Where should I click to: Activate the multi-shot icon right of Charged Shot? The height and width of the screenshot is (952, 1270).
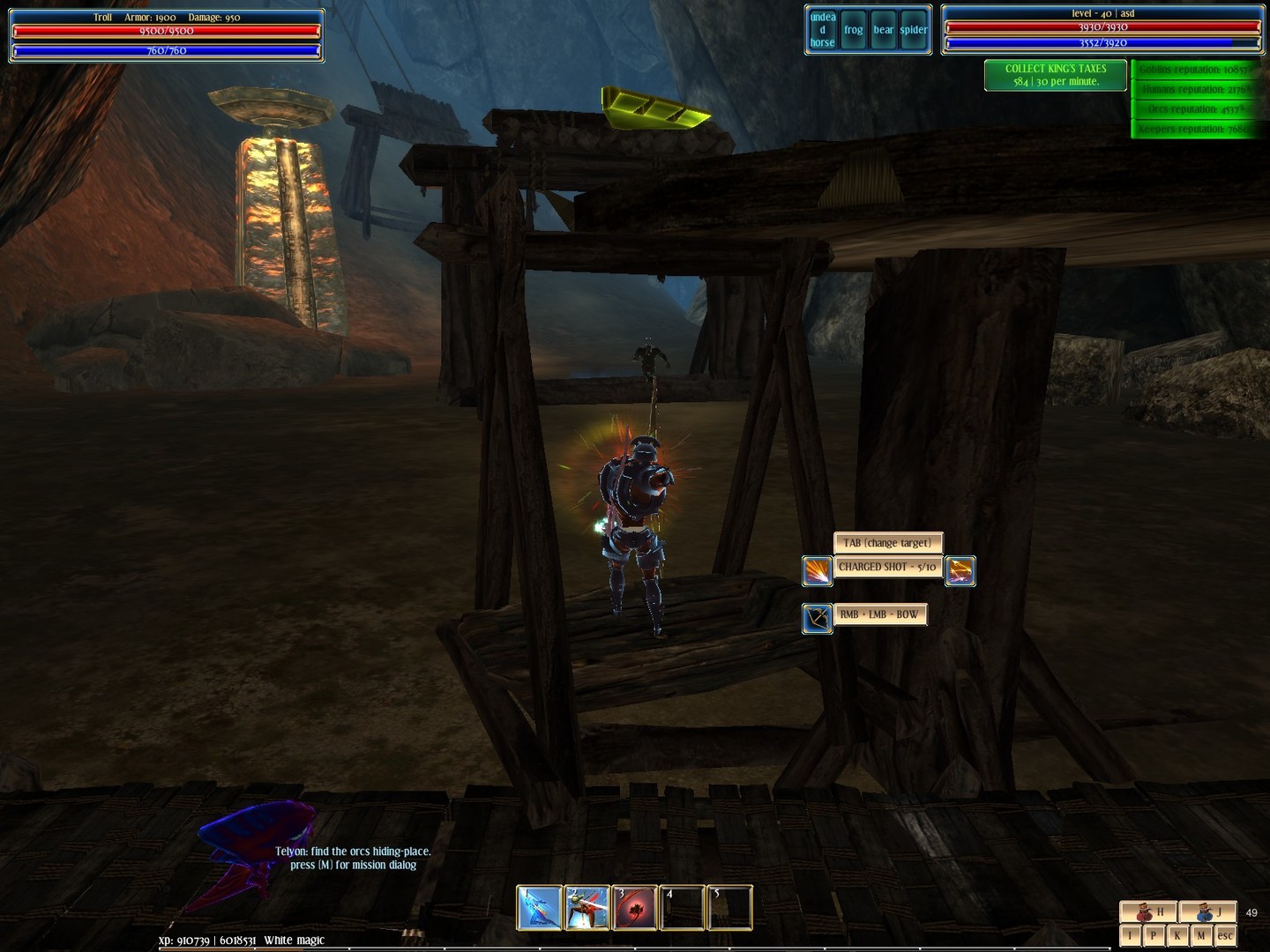960,570
